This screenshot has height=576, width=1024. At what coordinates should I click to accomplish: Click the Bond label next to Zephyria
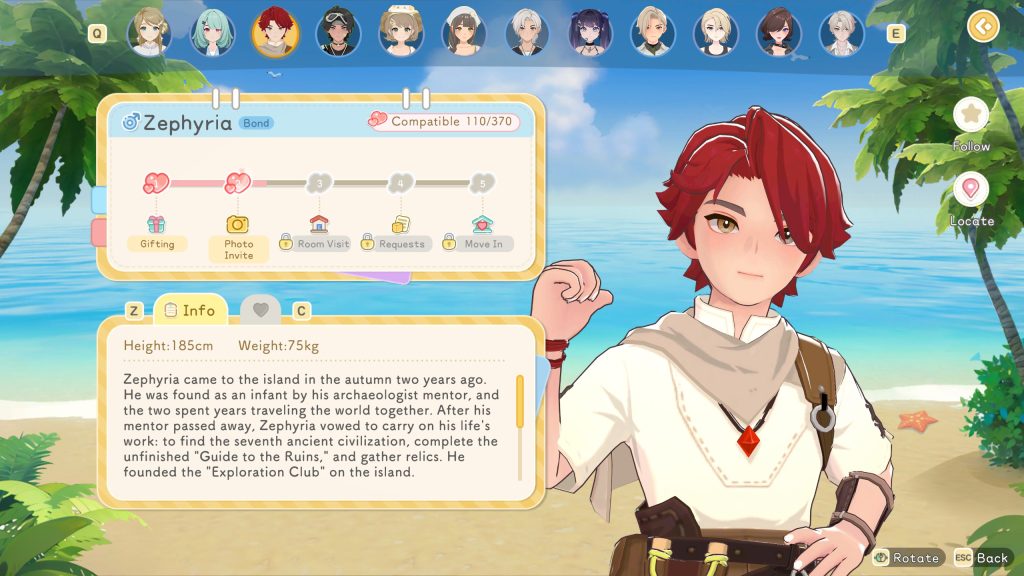coord(256,124)
